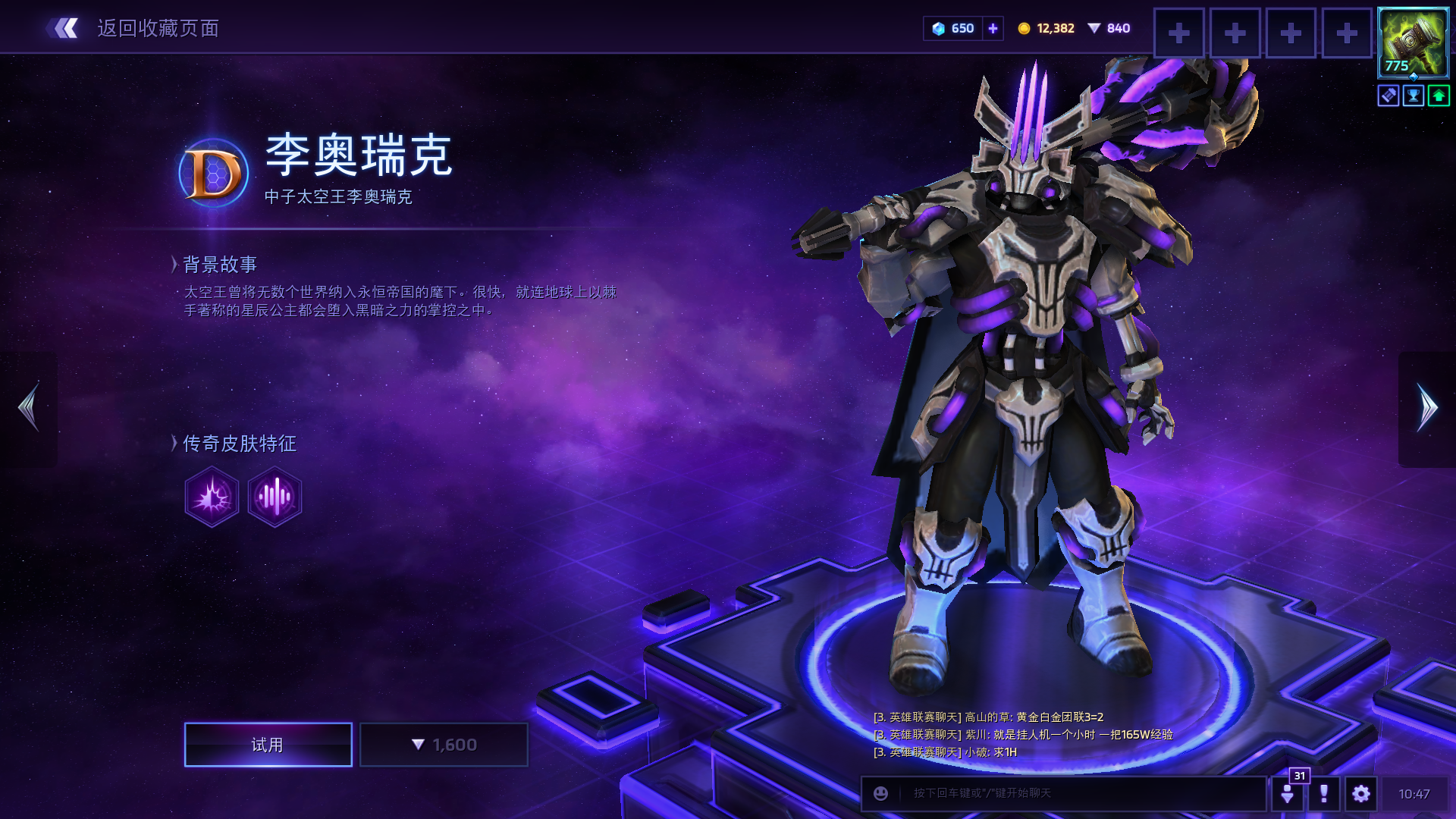
Task: Return to the collection page (返回收藏页面)
Action: pyautogui.click(x=133, y=29)
